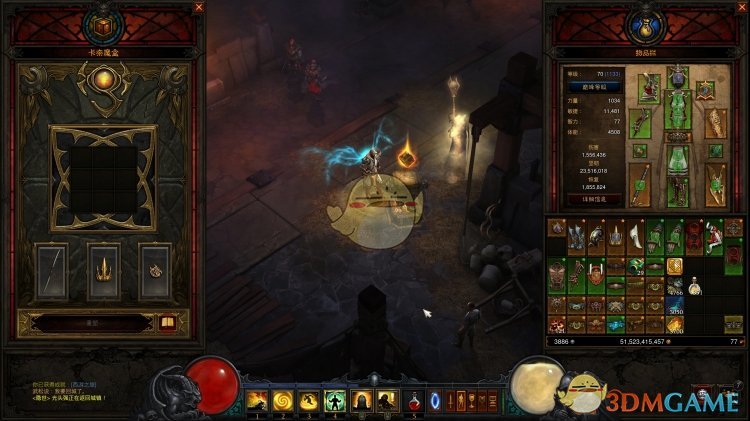Open the blue town portal
Viewport: 750px width, 421px height.
[x=435, y=401]
